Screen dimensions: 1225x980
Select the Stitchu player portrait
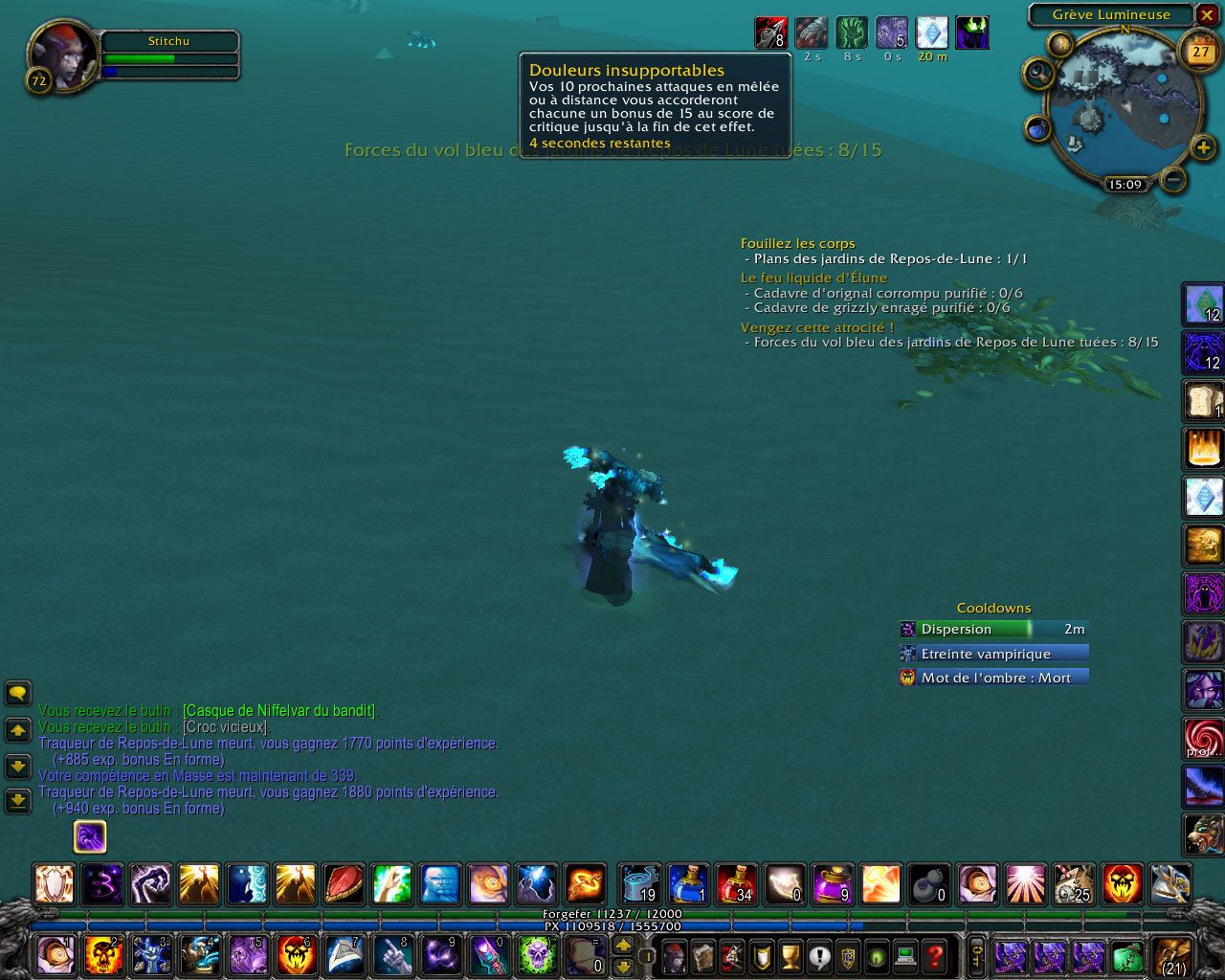[61, 56]
